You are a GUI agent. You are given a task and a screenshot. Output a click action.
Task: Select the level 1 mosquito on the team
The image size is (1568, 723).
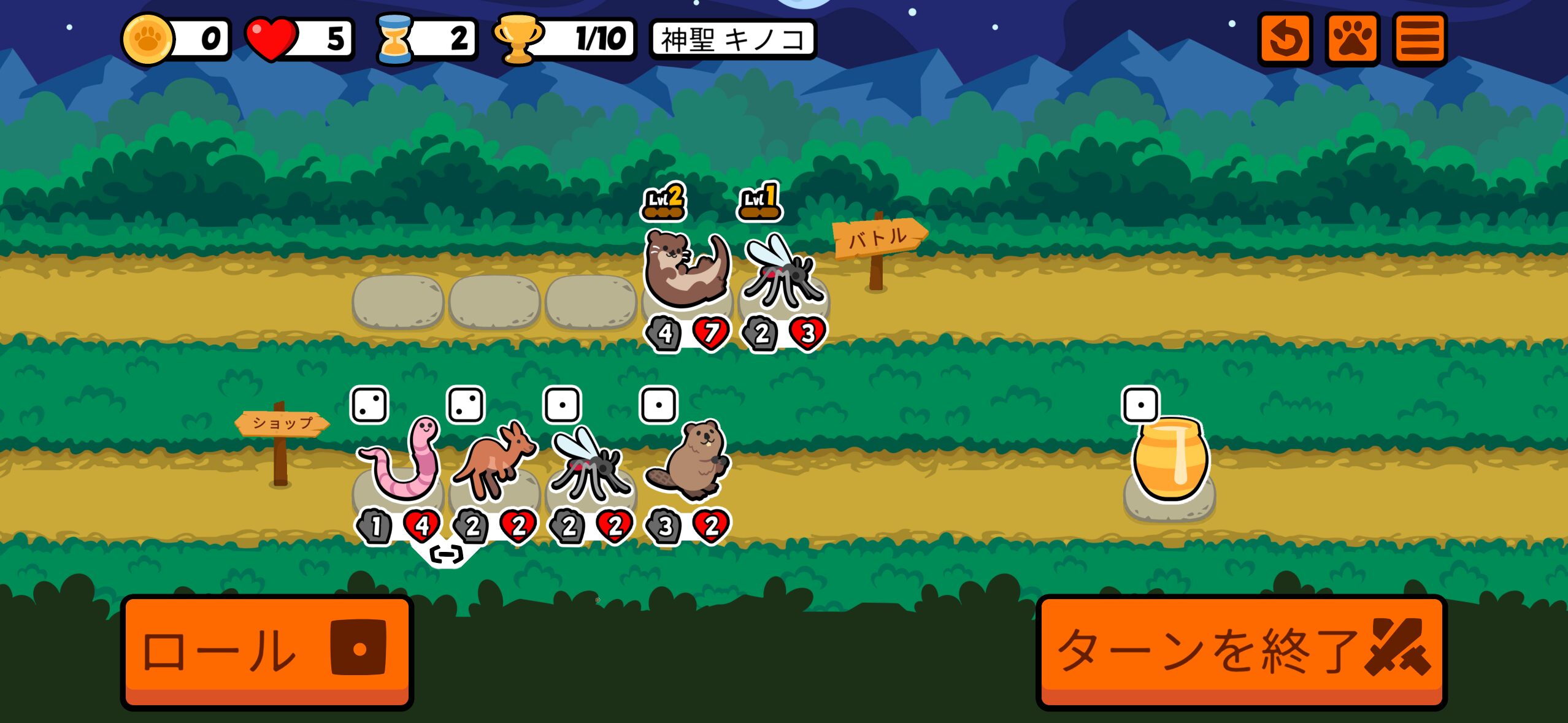(x=782, y=273)
